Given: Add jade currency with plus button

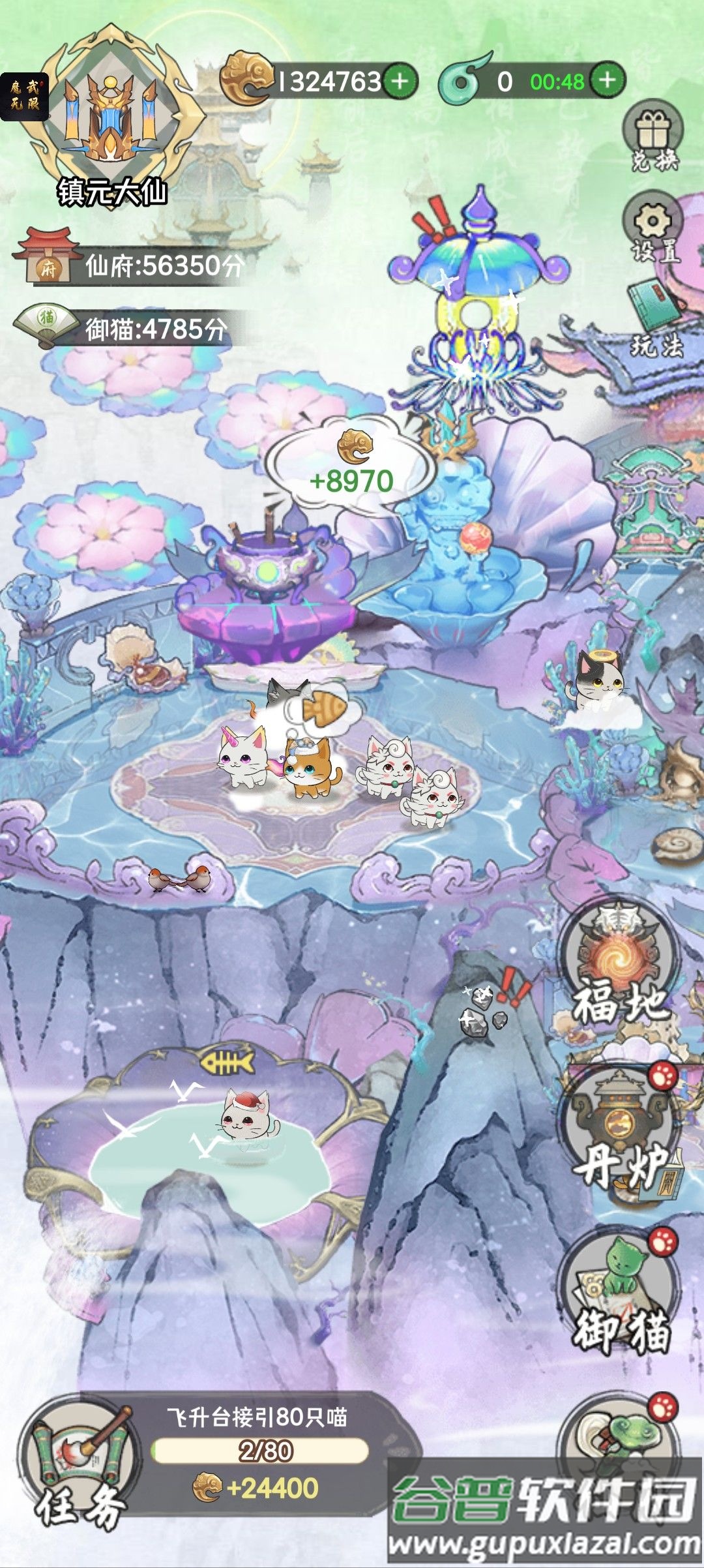Looking at the screenshot, I should 607,80.
